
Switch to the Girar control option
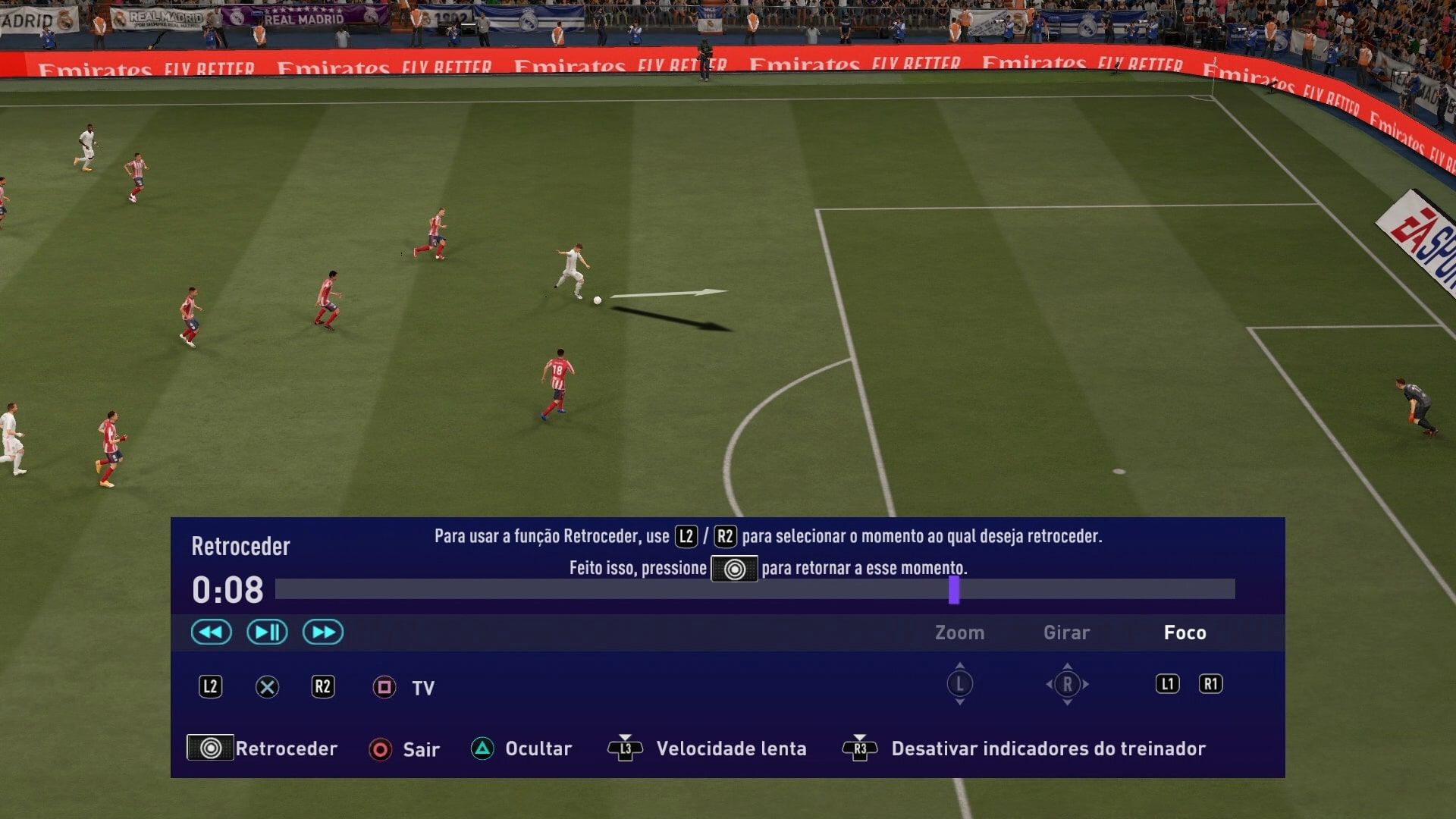tap(1066, 632)
